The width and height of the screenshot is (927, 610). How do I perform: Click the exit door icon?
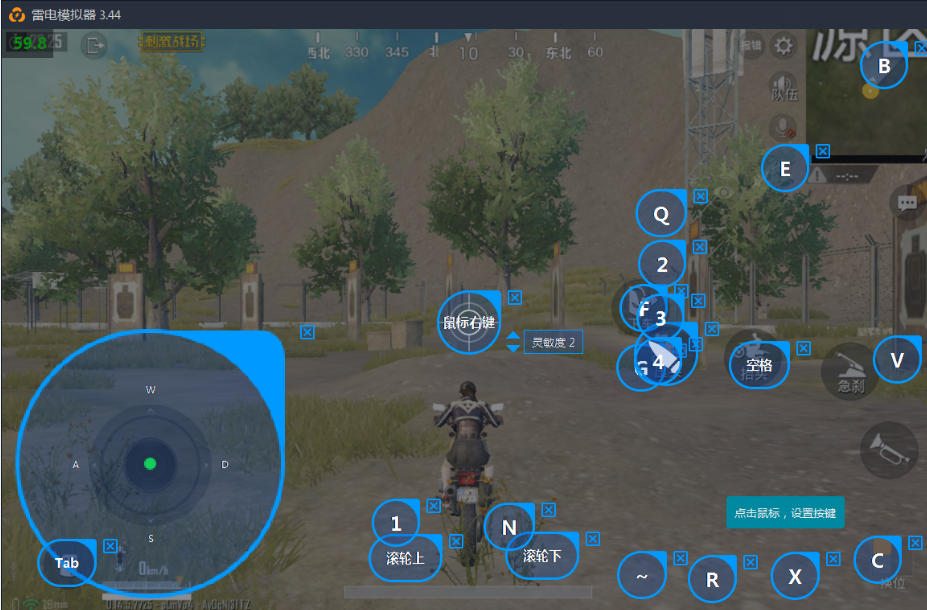95,45
